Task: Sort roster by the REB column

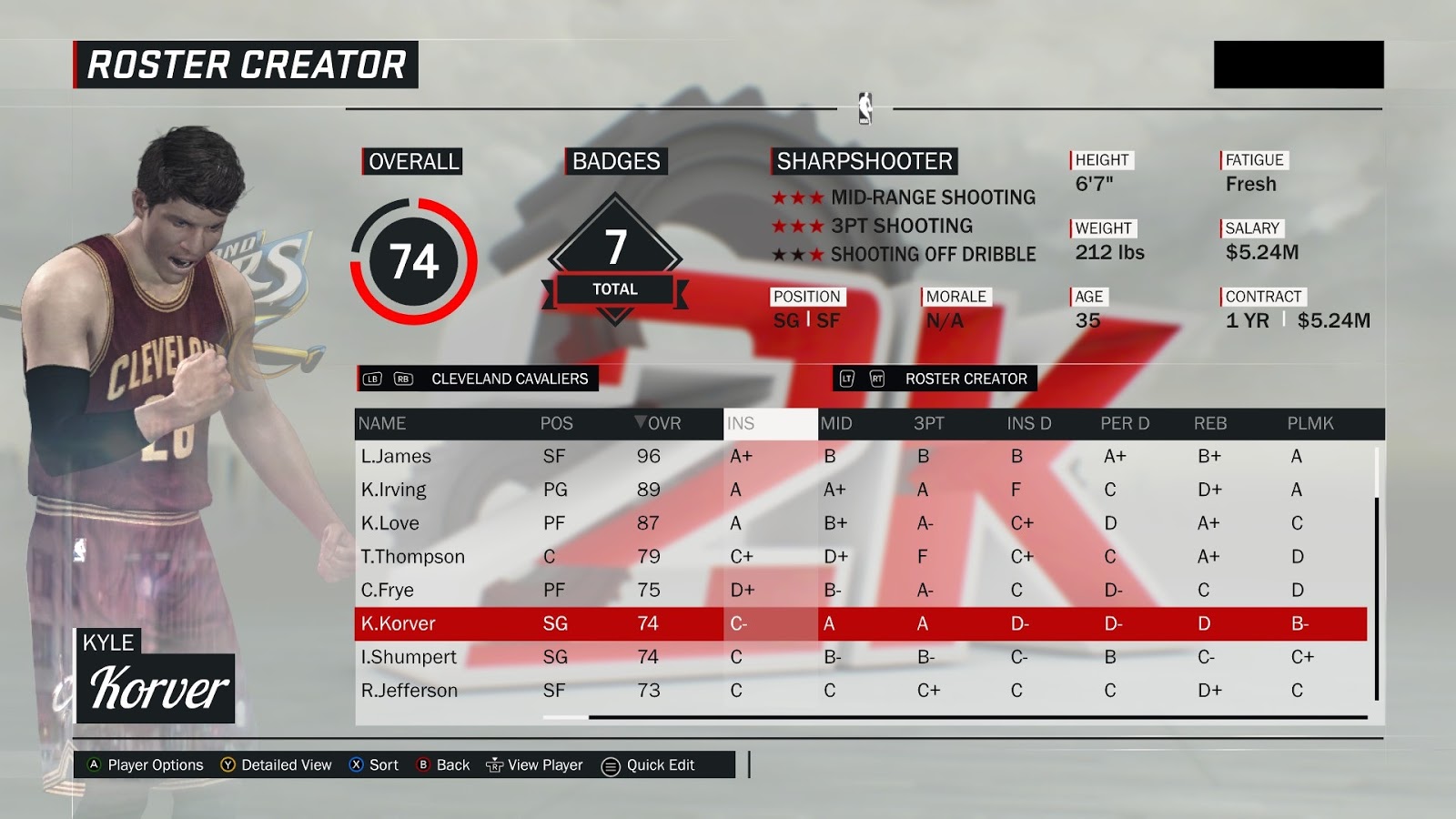Action: coord(1210,423)
